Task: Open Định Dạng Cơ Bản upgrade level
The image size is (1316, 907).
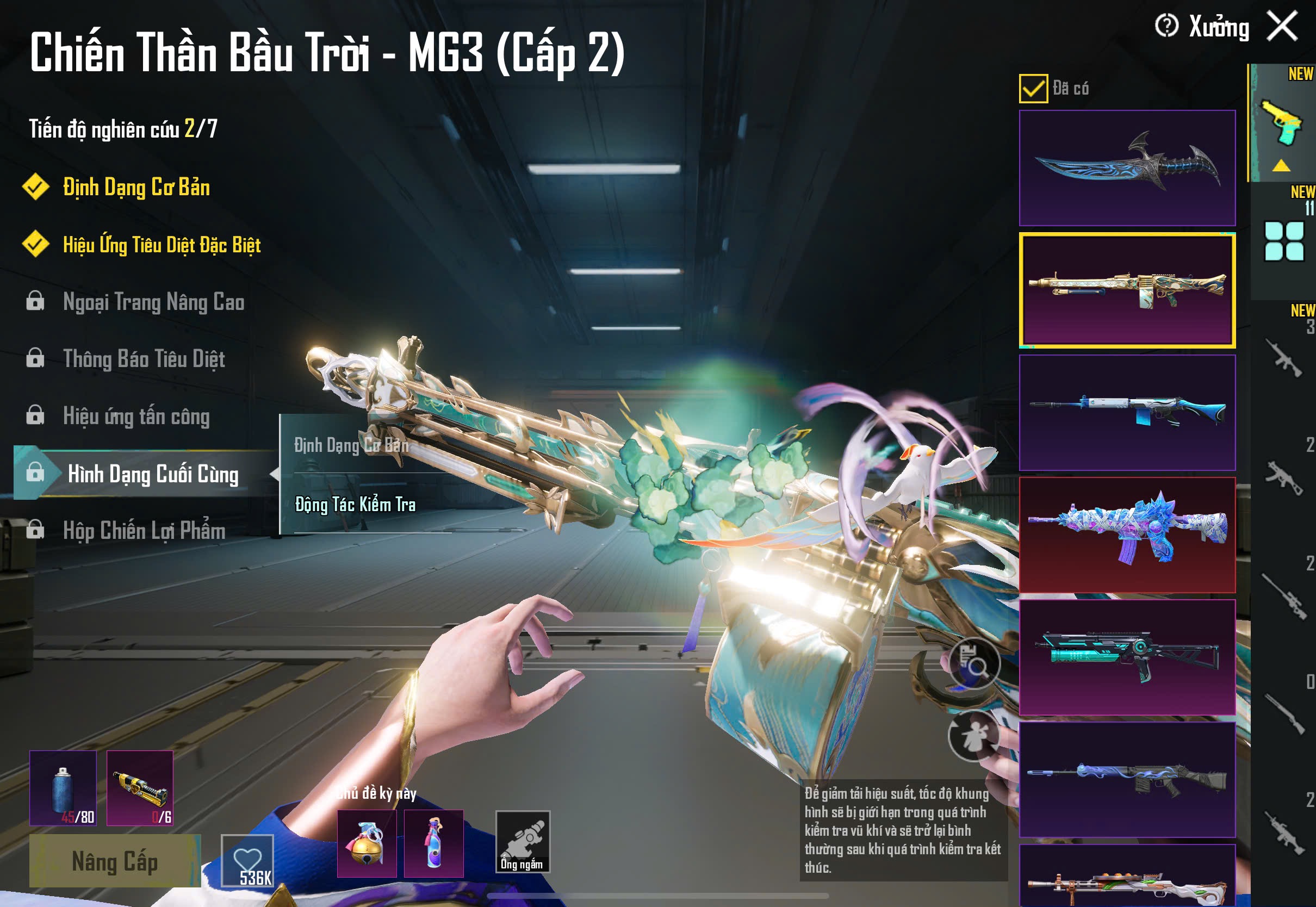Action: (136, 188)
